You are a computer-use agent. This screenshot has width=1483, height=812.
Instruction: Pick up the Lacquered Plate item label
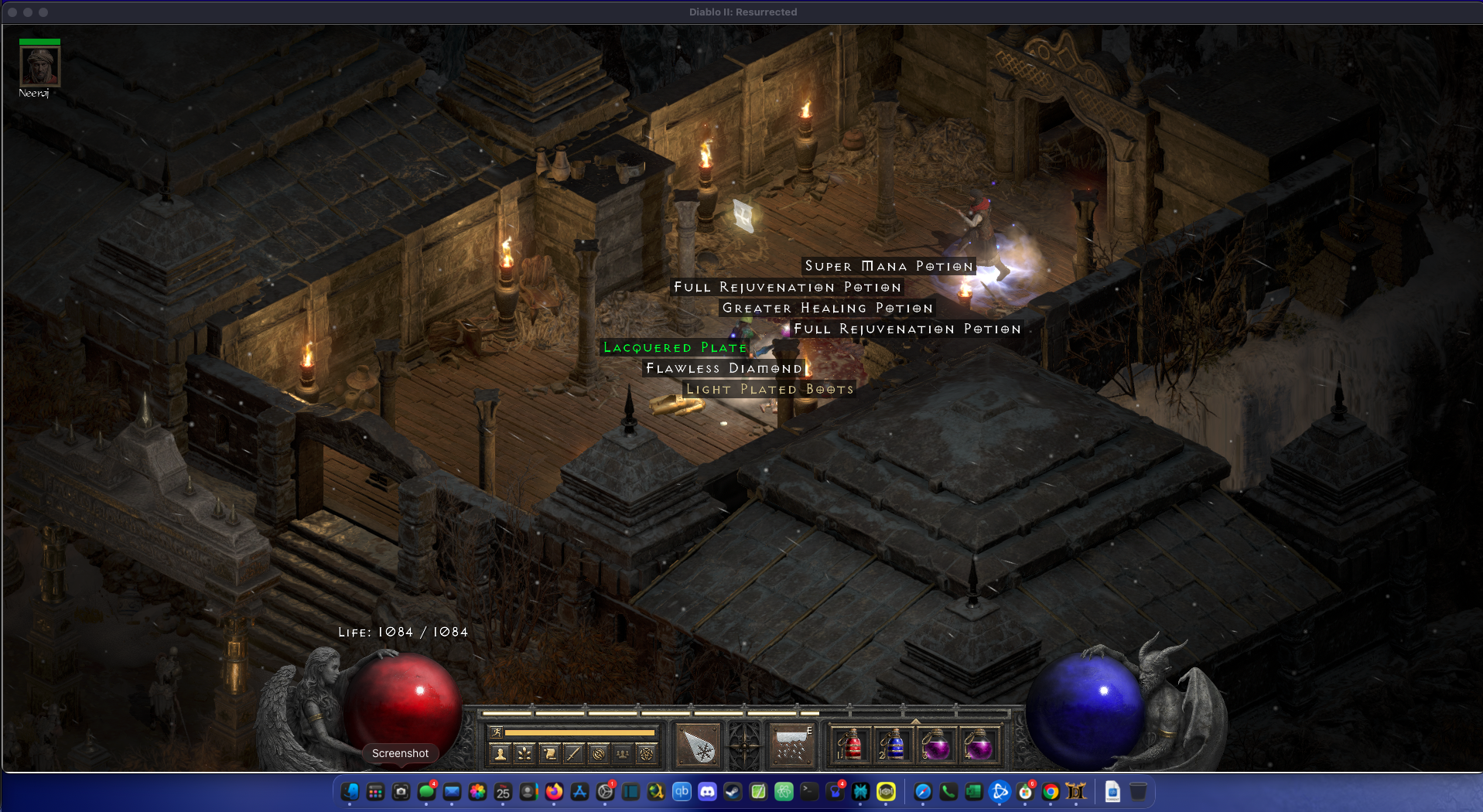pos(675,348)
